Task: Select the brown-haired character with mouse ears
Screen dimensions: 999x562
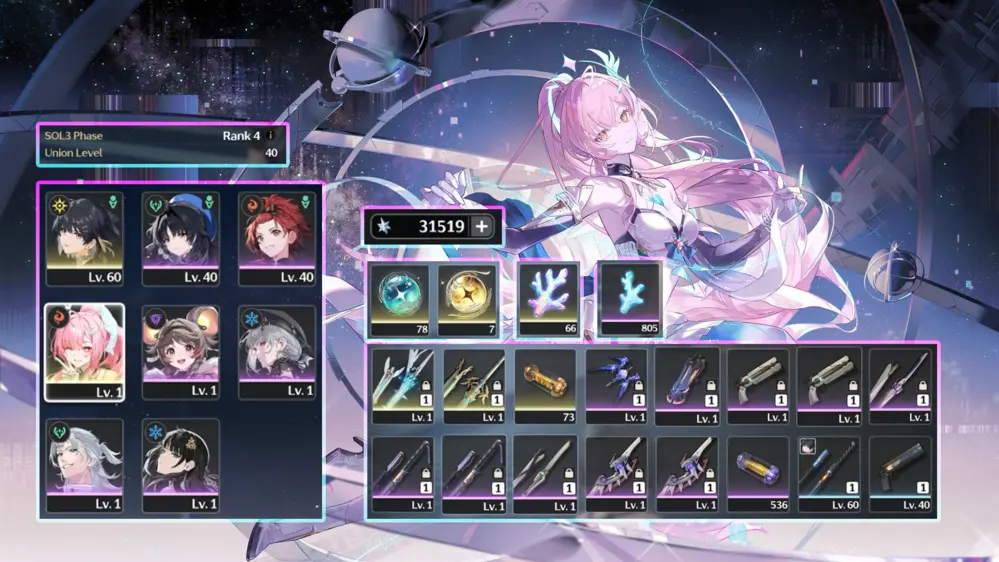Action: (181, 352)
